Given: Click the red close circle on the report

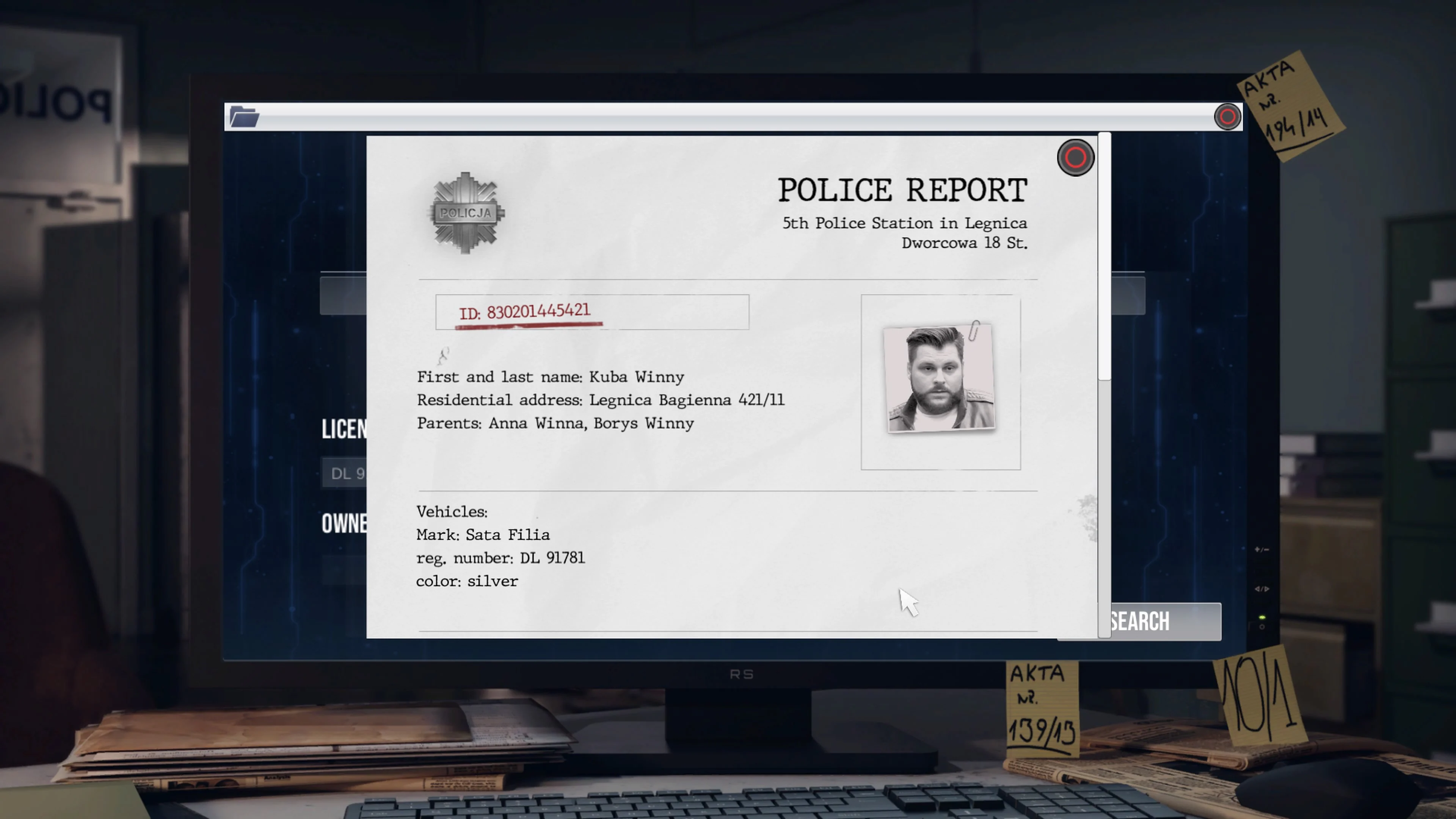Looking at the screenshot, I should point(1076,158).
